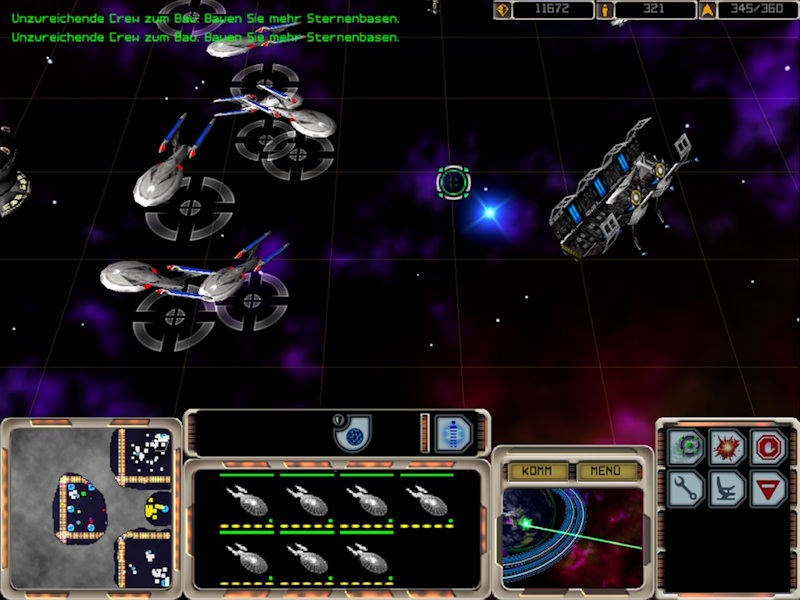Click the blue transporter figure icon
This screenshot has width=800, height=600.
[x=454, y=434]
